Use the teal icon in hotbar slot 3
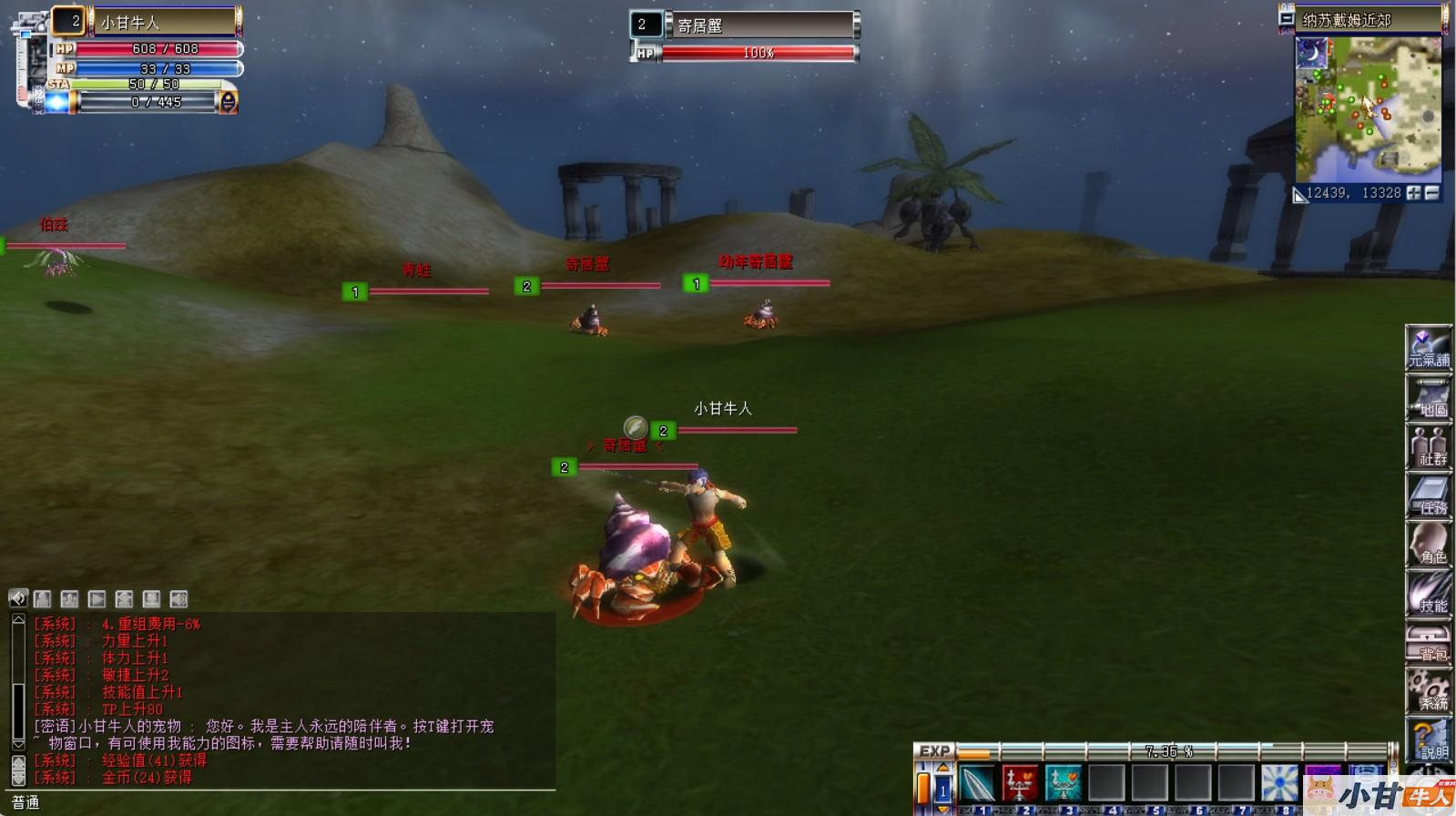The image size is (1456, 816). [x=1063, y=783]
